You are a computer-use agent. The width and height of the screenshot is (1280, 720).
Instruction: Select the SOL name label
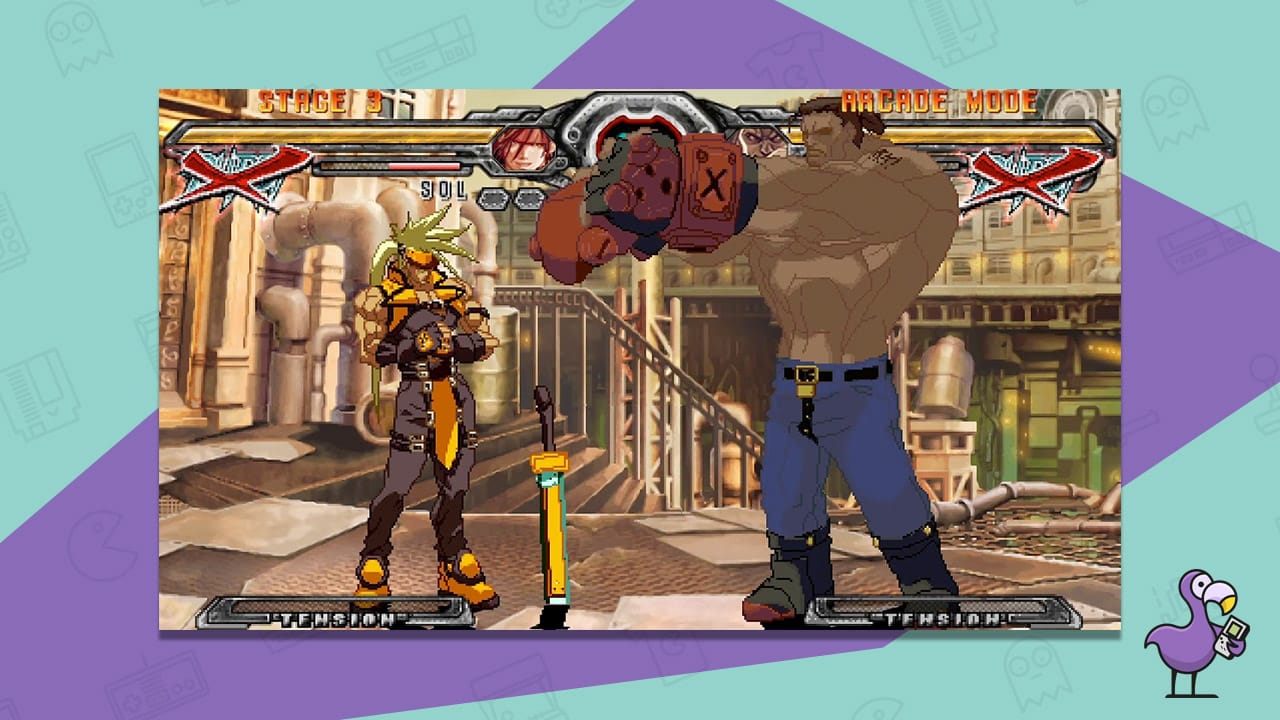440,188
